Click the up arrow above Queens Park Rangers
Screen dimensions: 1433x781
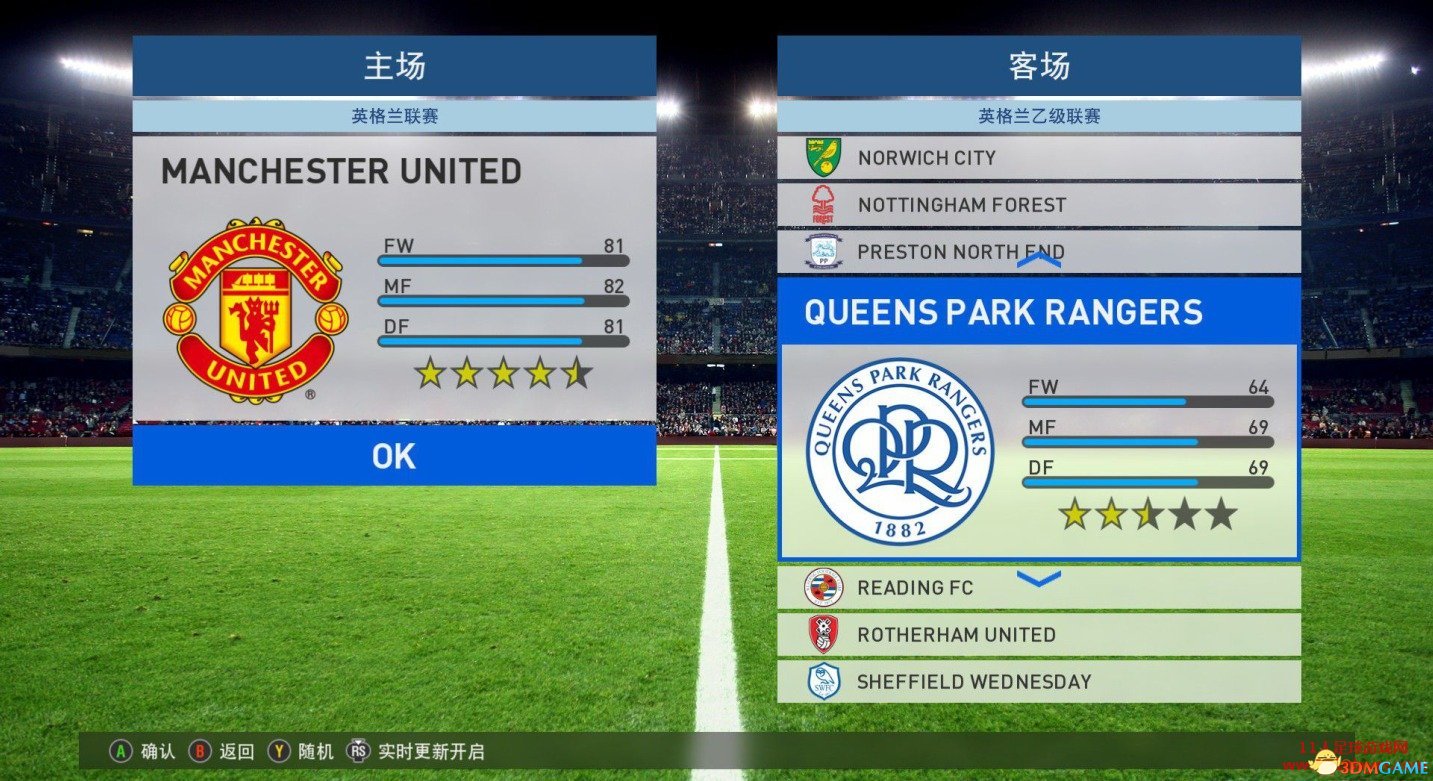[x=1038, y=261]
